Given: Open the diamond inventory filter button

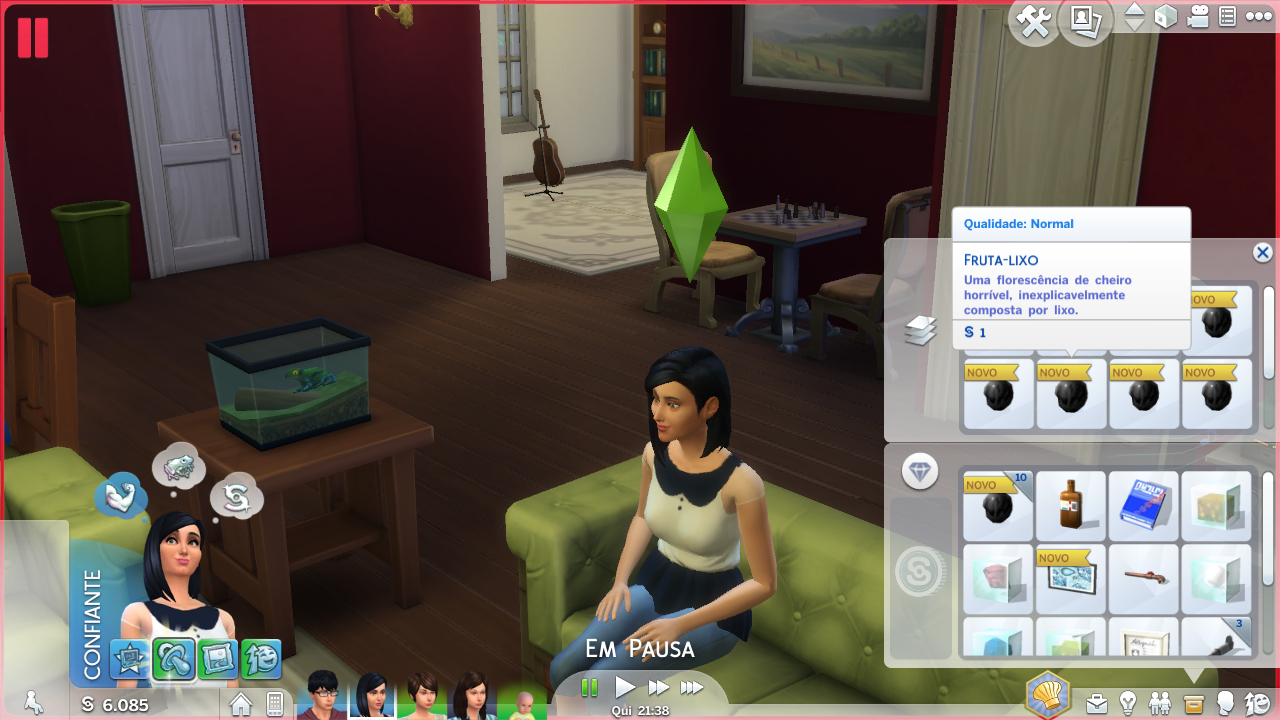Looking at the screenshot, I should [x=919, y=471].
